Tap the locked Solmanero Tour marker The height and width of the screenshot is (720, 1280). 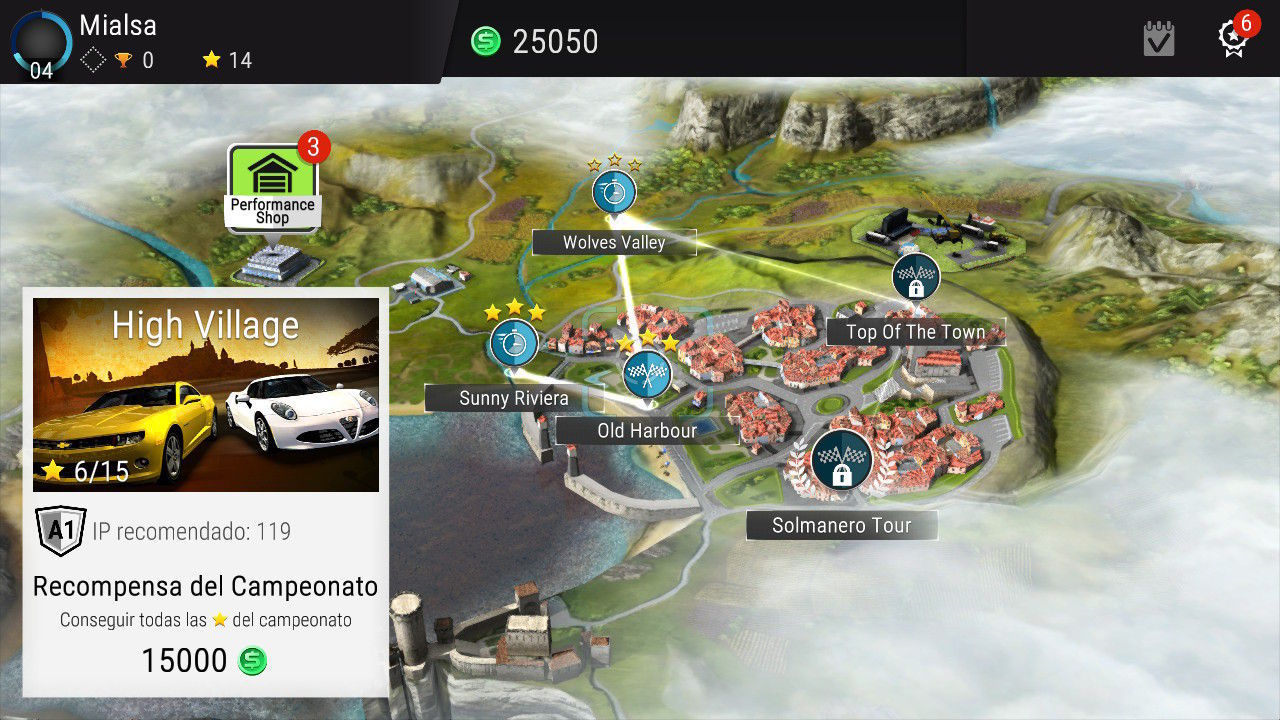pyautogui.click(x=841, y=460)
